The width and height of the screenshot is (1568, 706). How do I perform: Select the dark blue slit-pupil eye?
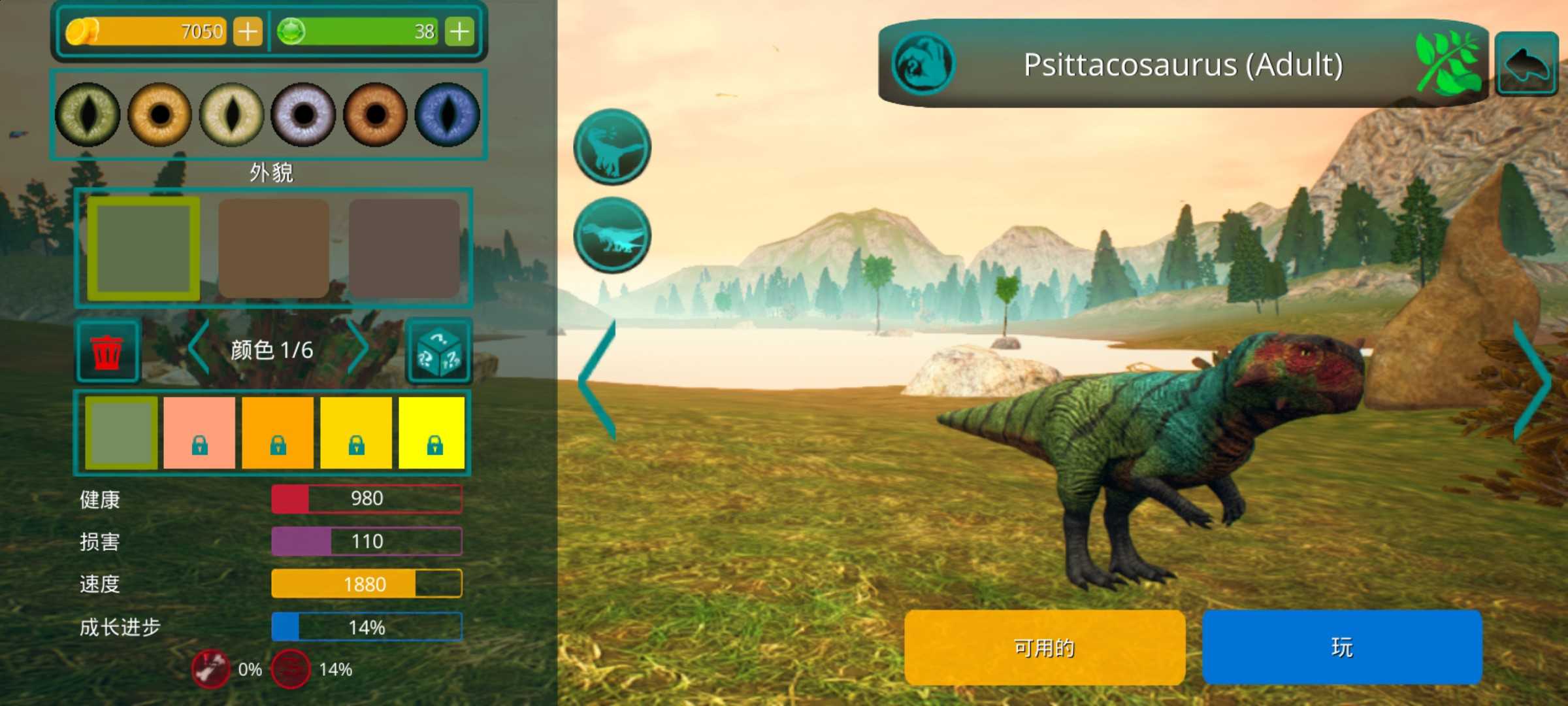[448, 115]
